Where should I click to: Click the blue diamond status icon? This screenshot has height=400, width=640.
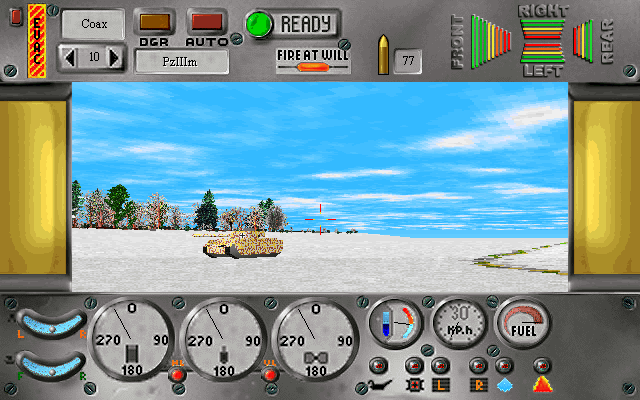[504, 384]
